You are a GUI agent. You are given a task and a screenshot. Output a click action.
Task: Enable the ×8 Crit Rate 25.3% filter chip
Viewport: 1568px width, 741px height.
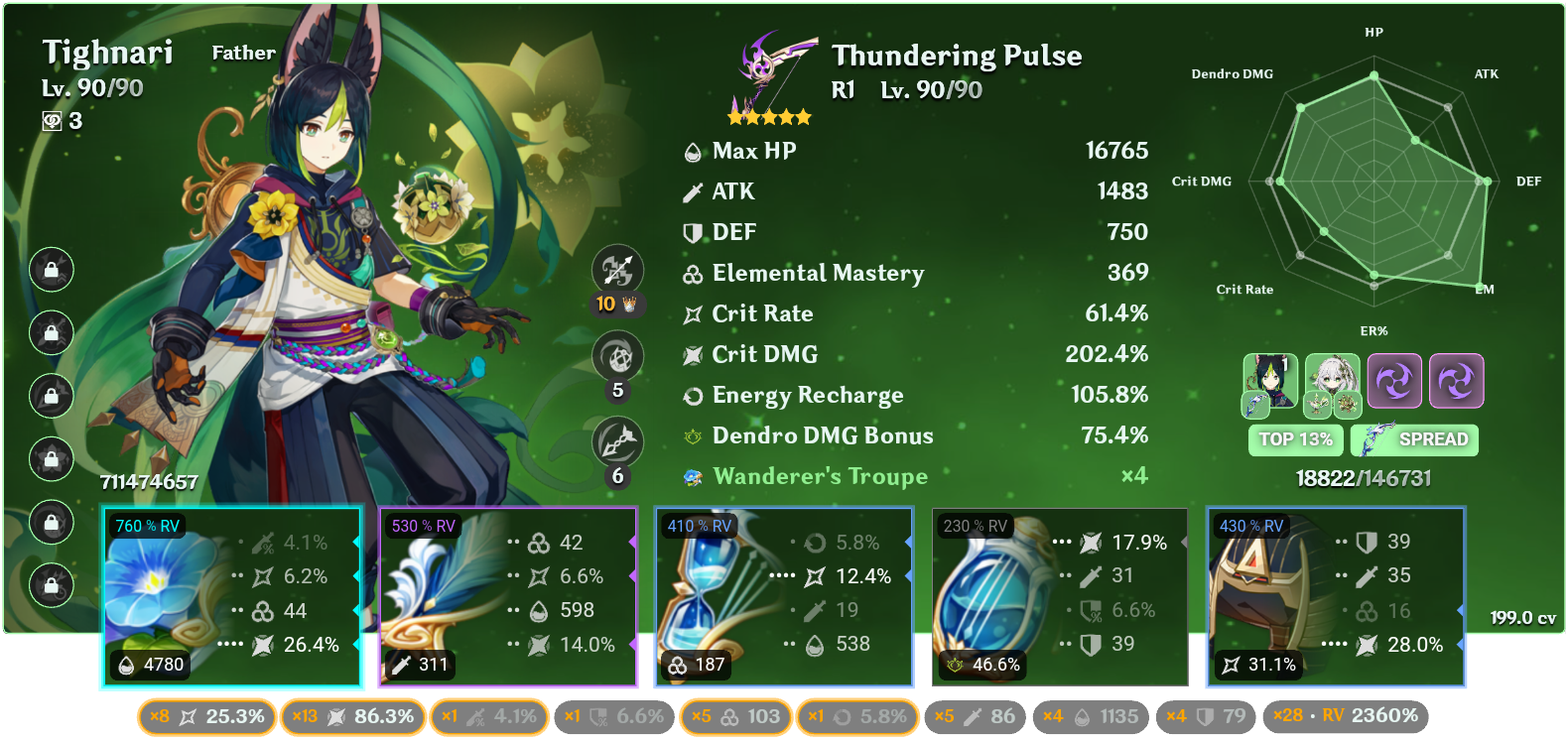click(x=208, y=714)
